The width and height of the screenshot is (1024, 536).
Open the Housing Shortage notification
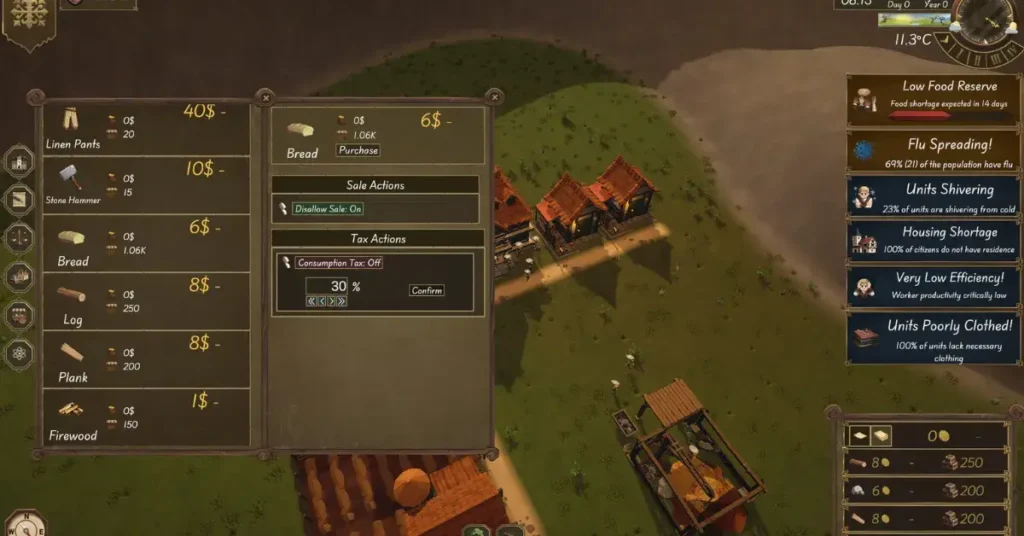point(933,240)
